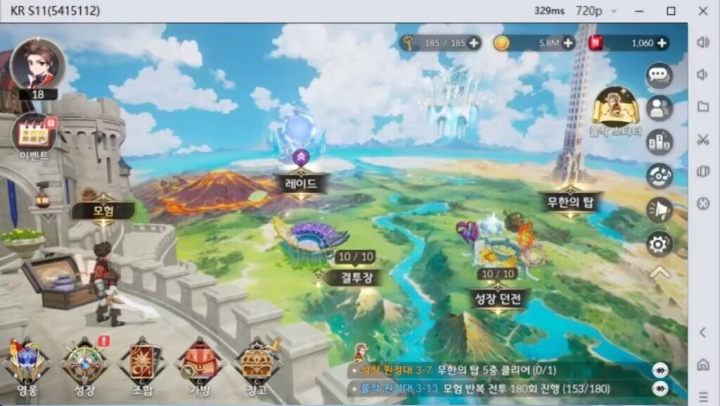Screen dimensions: 720x406
Task: Add gold coins with the plus button
Action: [x=568, y=43]
